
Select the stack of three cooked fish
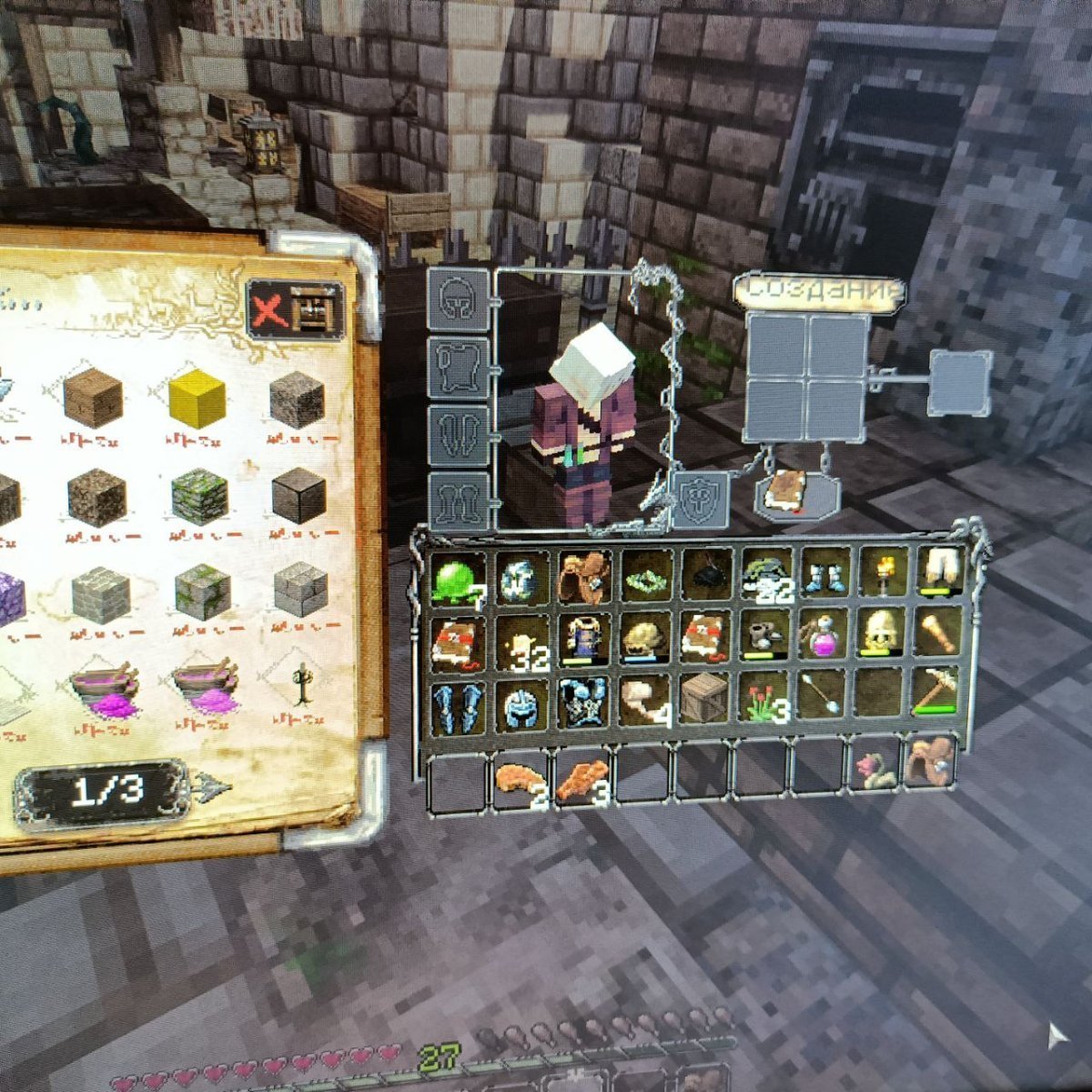point(582,781)
